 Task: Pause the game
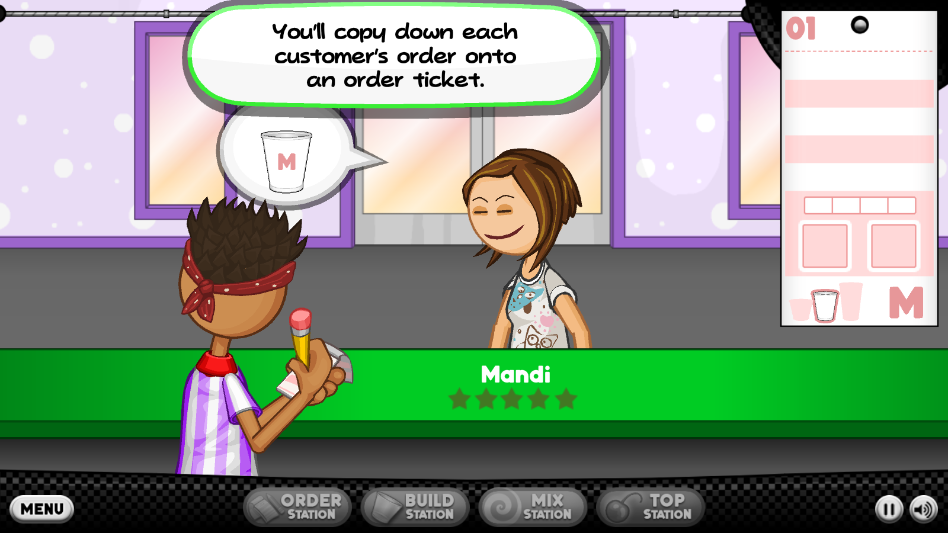888,509
